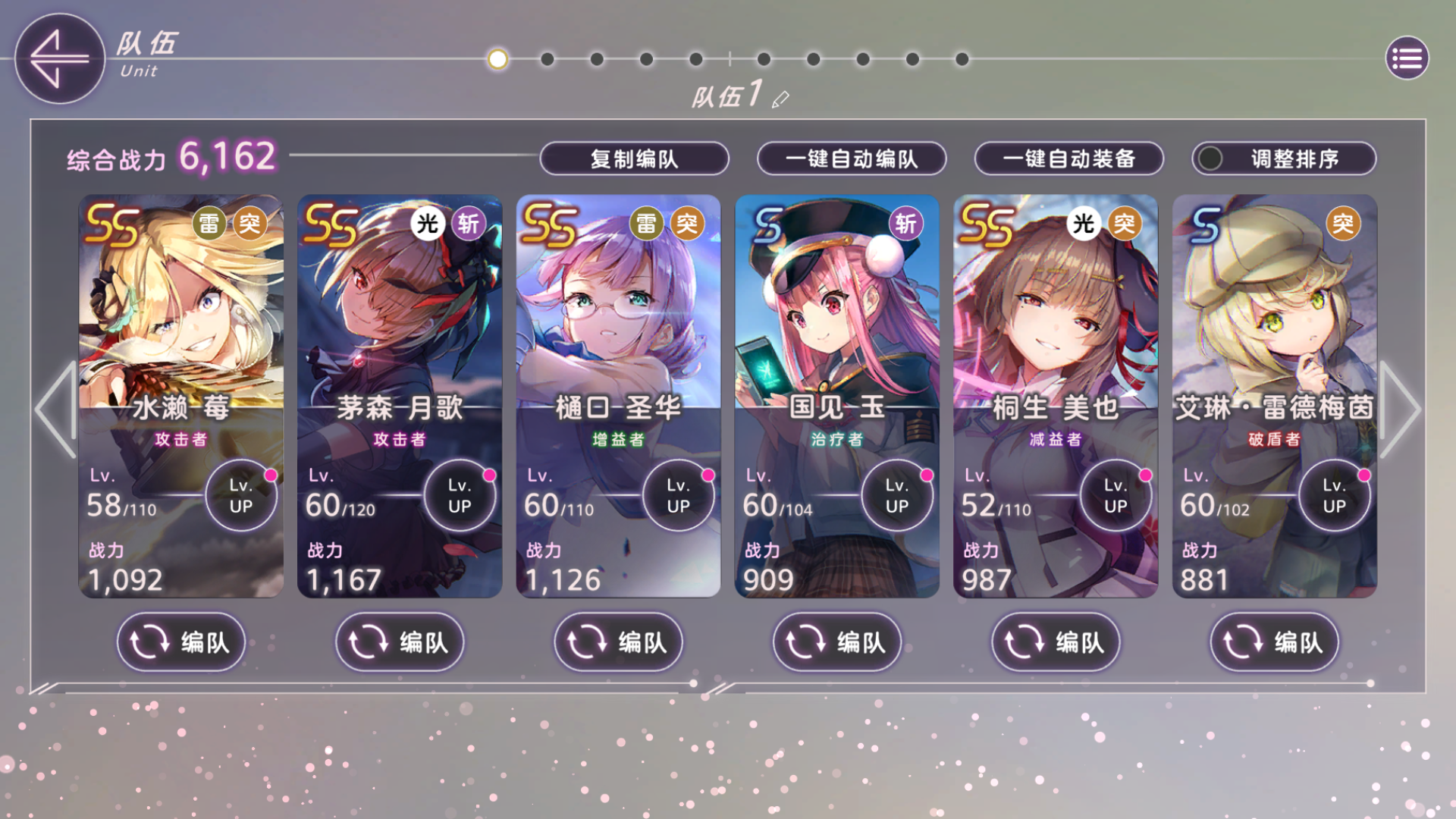Tap Lv. UP for 桐生美也
This screenshot has width=1456, height=819.
[1116, 496]
